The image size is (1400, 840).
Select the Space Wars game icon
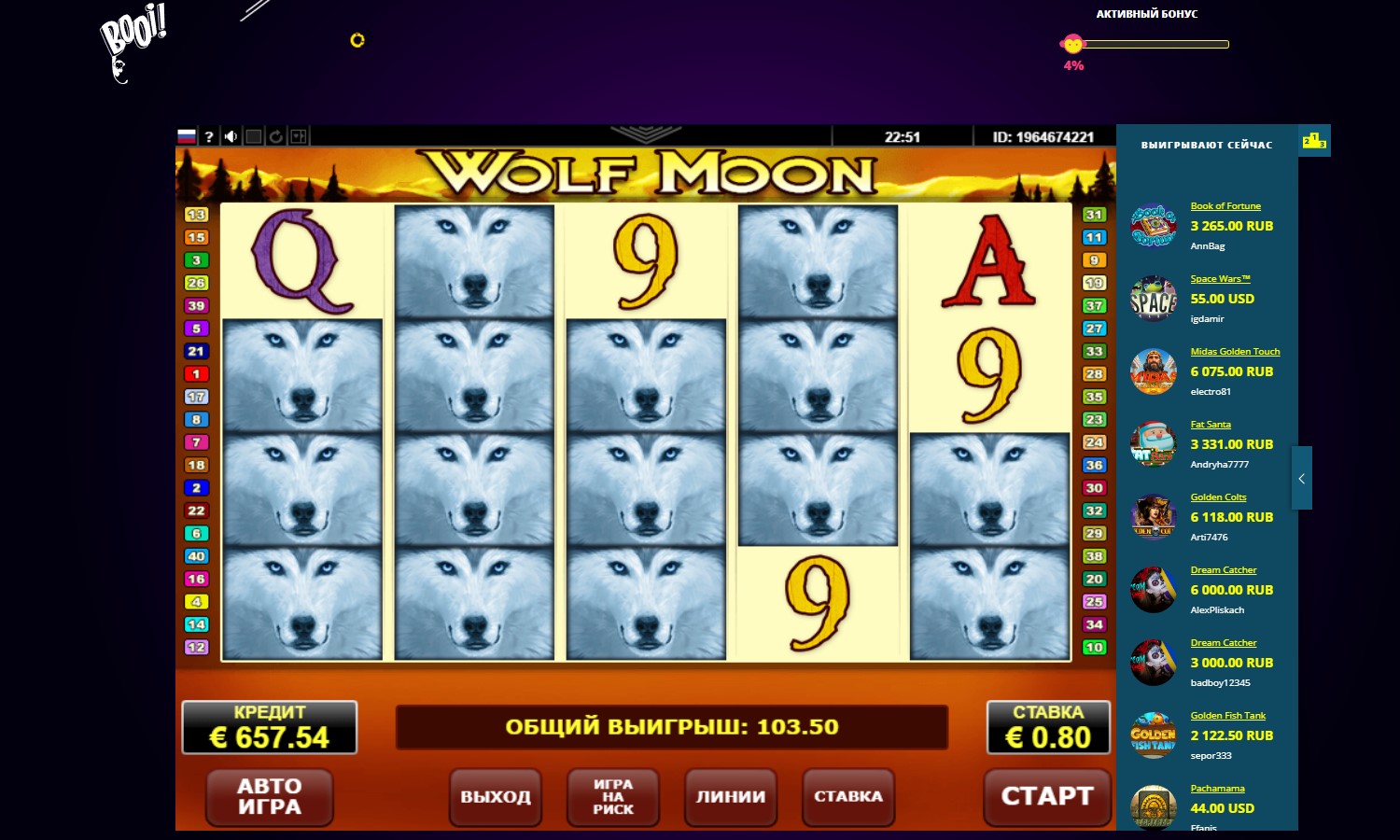1154,299
